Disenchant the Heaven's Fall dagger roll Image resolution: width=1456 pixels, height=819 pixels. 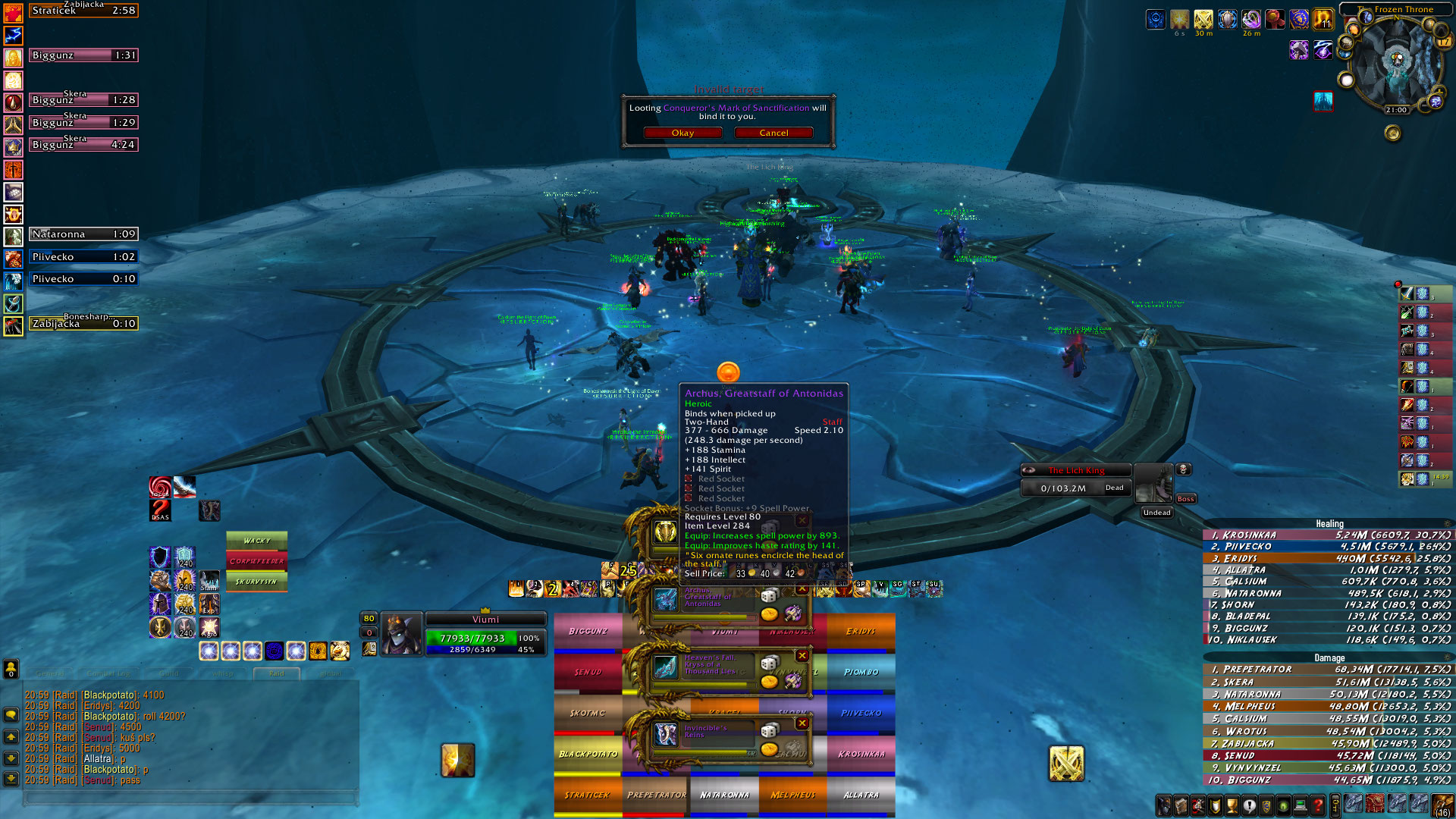pyautogui.click(x=792, y=680)
